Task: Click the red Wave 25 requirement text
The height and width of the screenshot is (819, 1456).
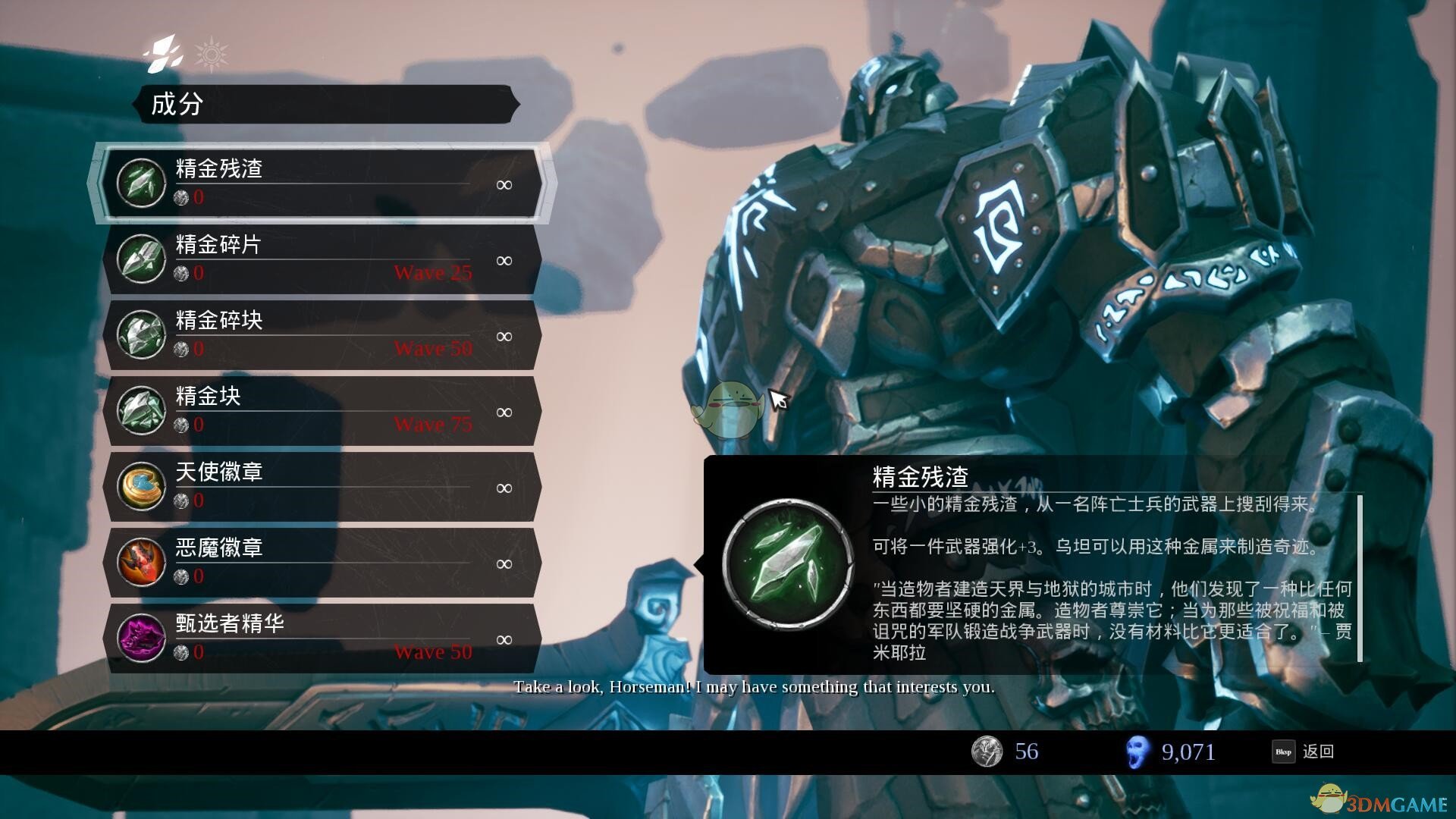Action: click(434, 273)
